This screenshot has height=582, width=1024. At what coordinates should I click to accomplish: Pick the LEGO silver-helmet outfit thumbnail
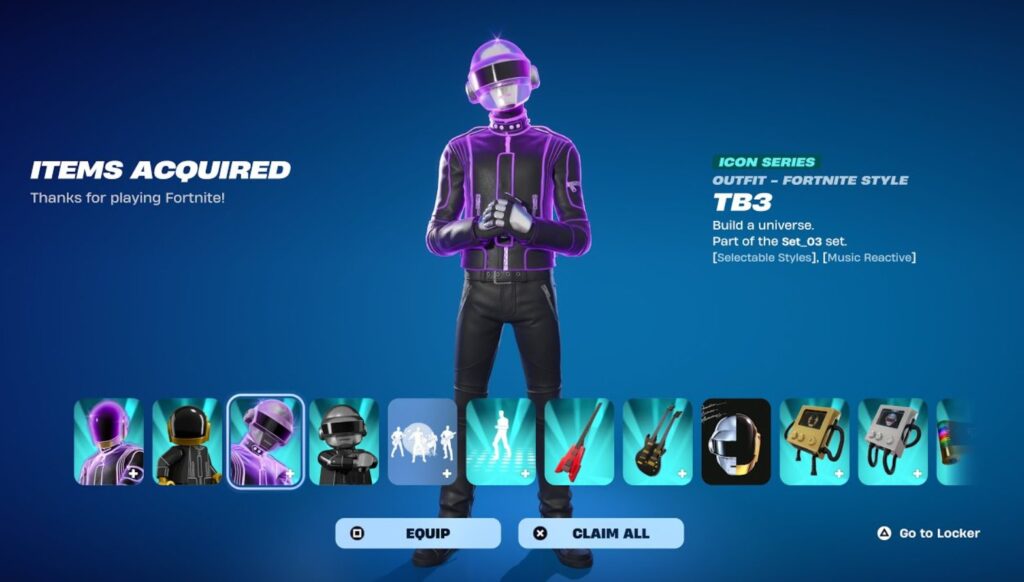(x=344, y=442)
